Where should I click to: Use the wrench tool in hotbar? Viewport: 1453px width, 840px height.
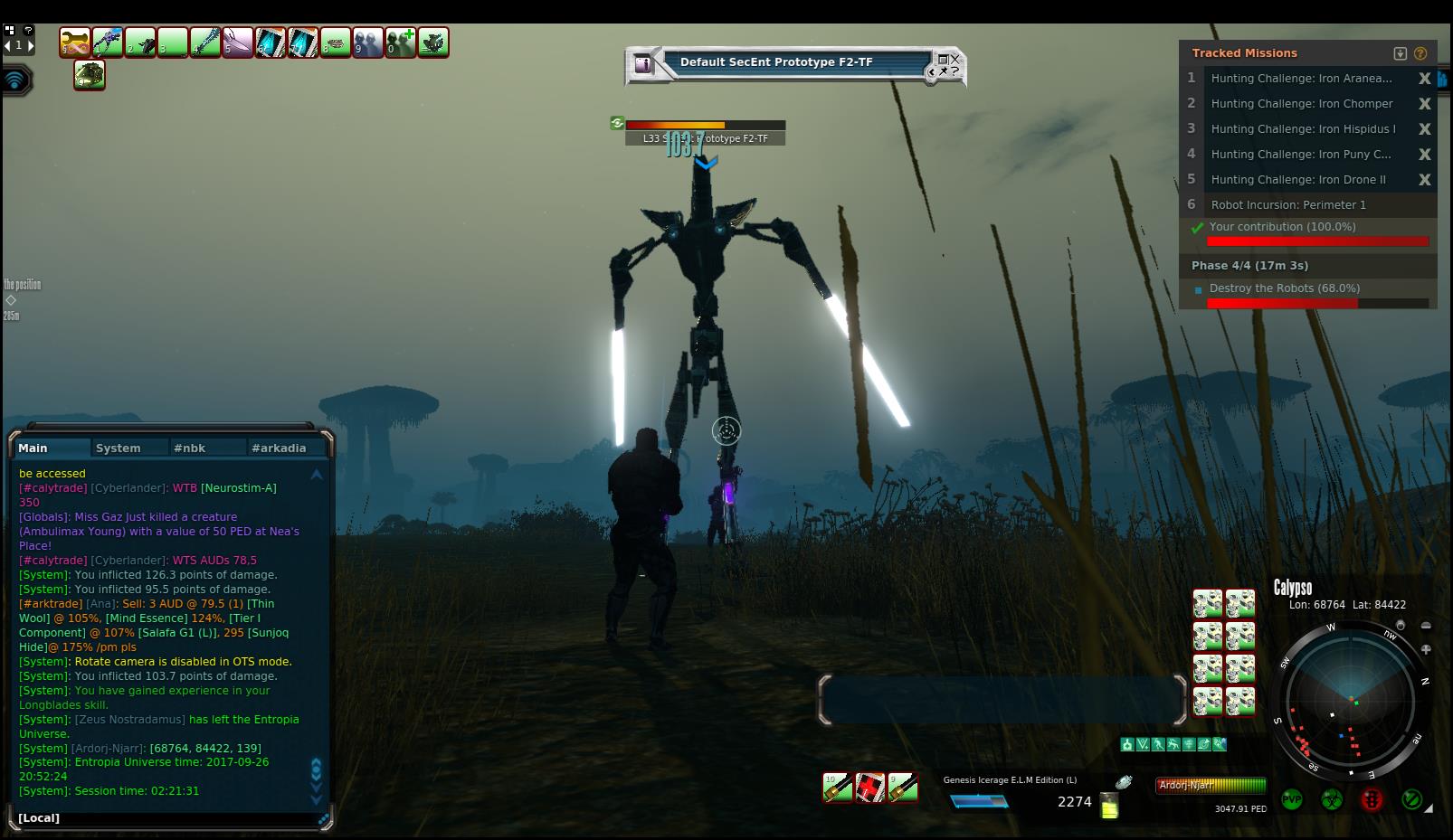pyautogui.click(x=75, y=42)
